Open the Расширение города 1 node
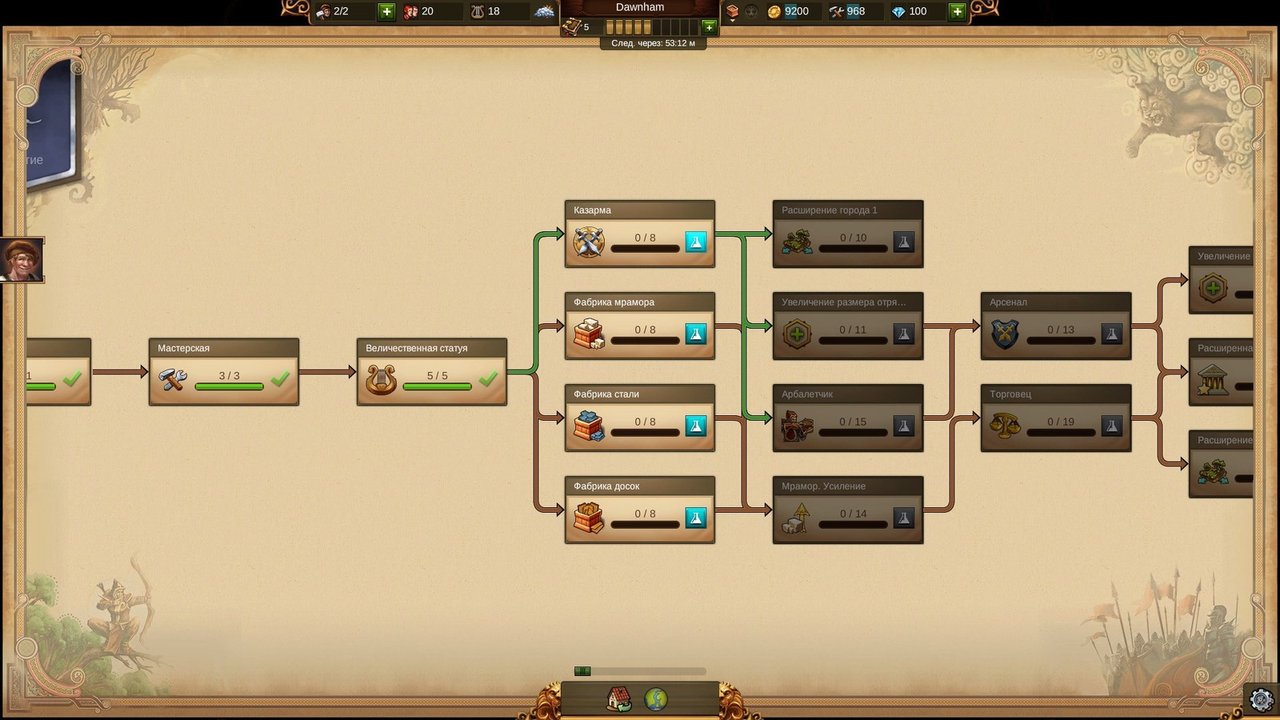The width and height of the screenshot is (1280, 720). pos(847,234)
